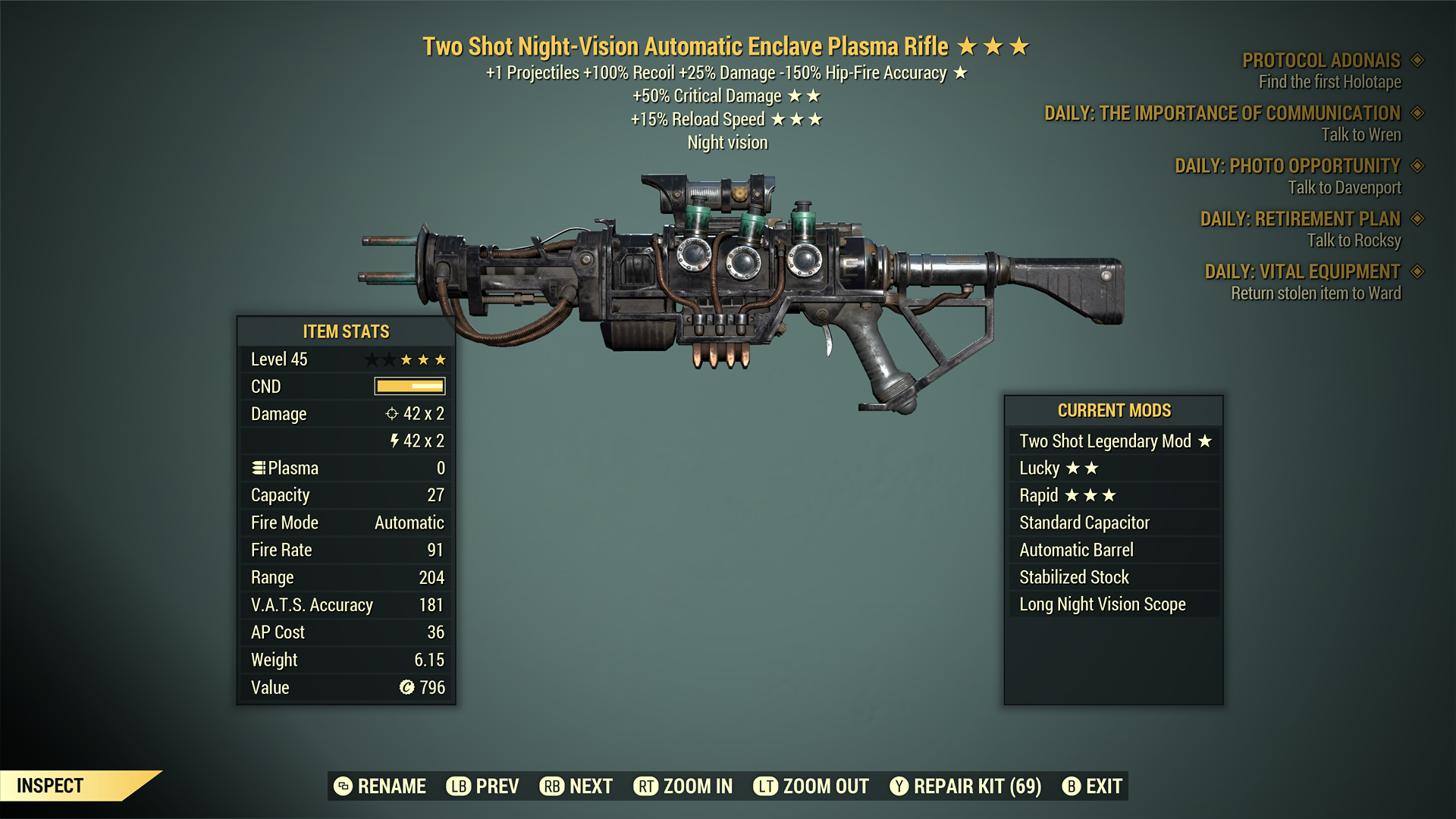1456x819 pixels.
Task: Click the caps icon next to Value 796
Action: pyautogui.click(x=408, y=687)
